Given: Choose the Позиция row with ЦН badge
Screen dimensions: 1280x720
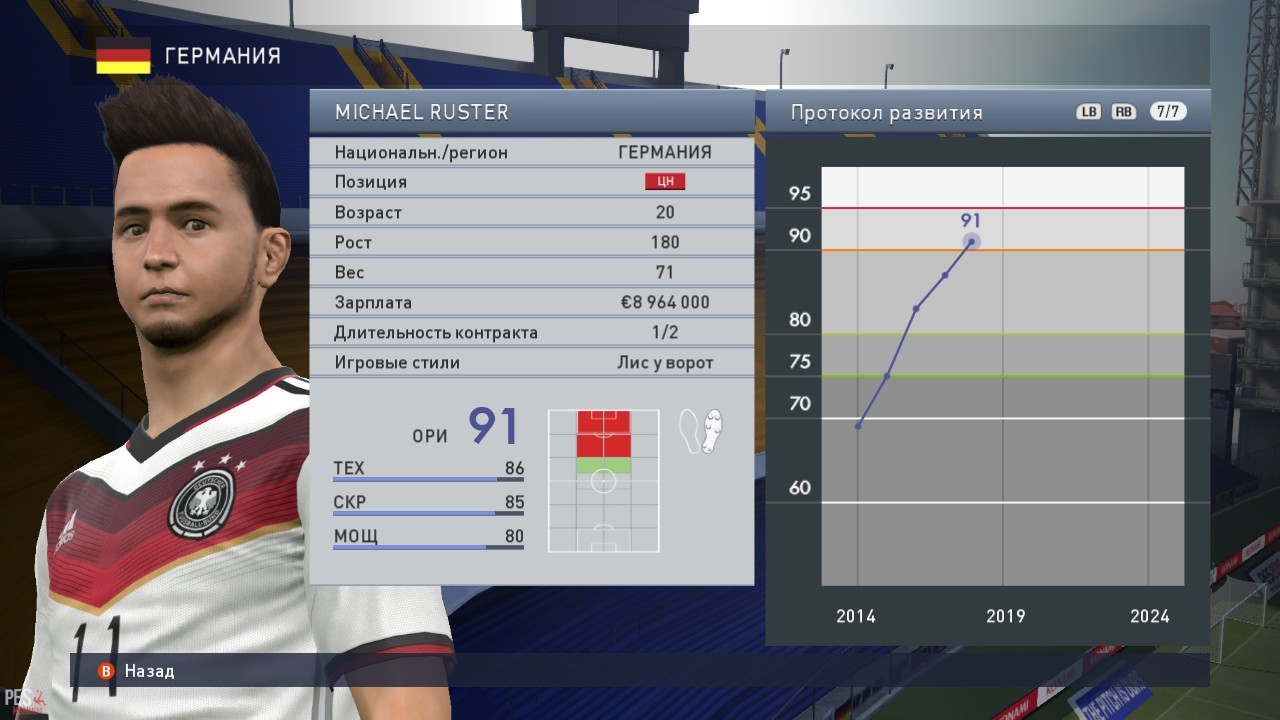Looking at the screenshot, I should click(531, 182).
